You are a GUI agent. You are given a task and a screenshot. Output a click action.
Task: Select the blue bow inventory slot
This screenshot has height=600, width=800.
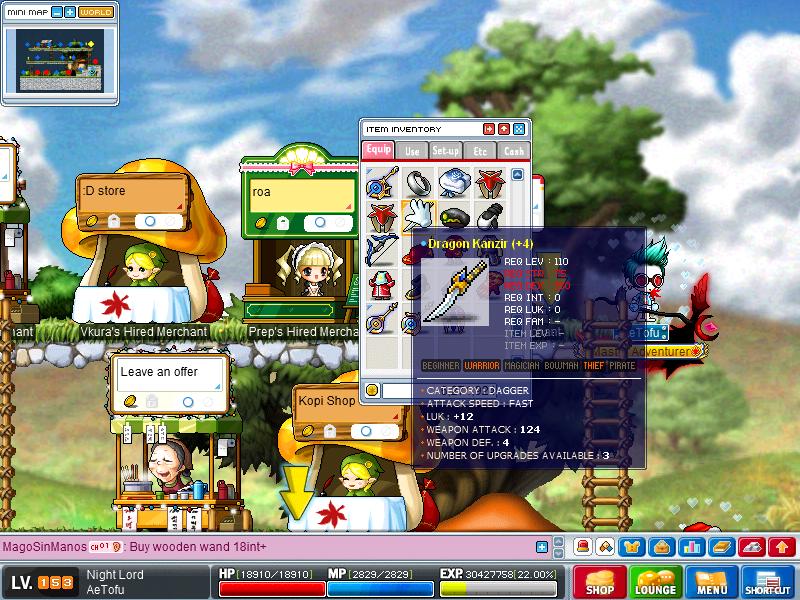pos(381,248)
